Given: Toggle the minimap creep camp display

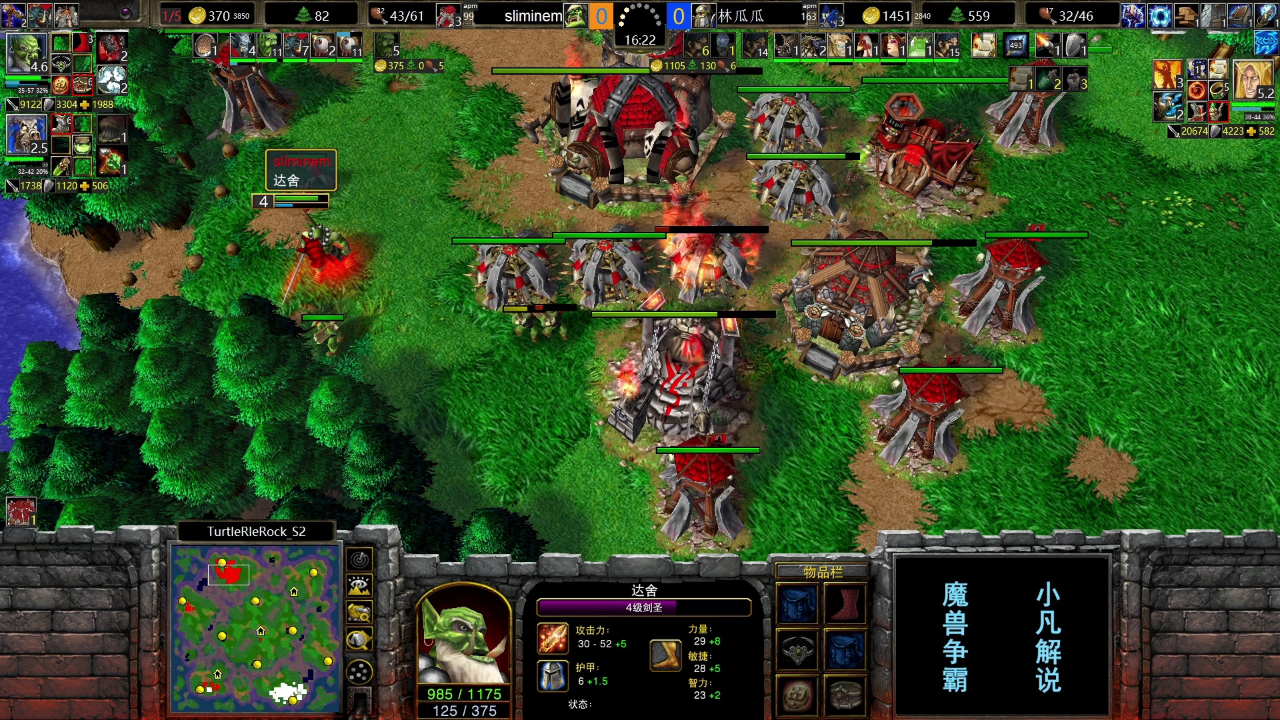Looking at the screenshot, I should 359,640.
